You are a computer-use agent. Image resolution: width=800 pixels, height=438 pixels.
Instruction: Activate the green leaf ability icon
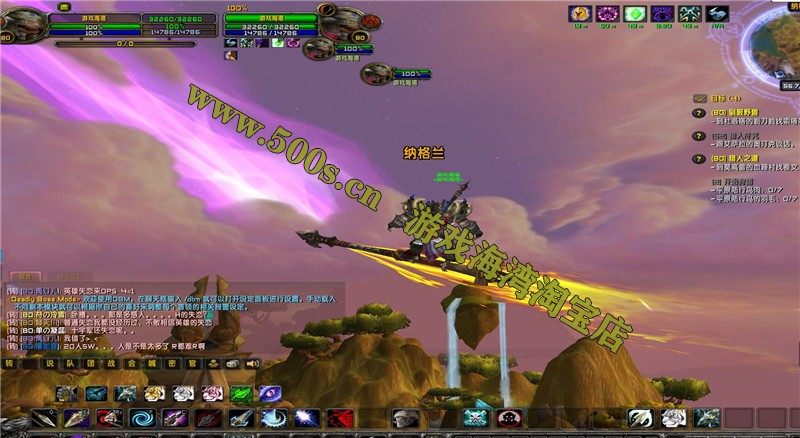pyautogui.click(x=241, y=394)
